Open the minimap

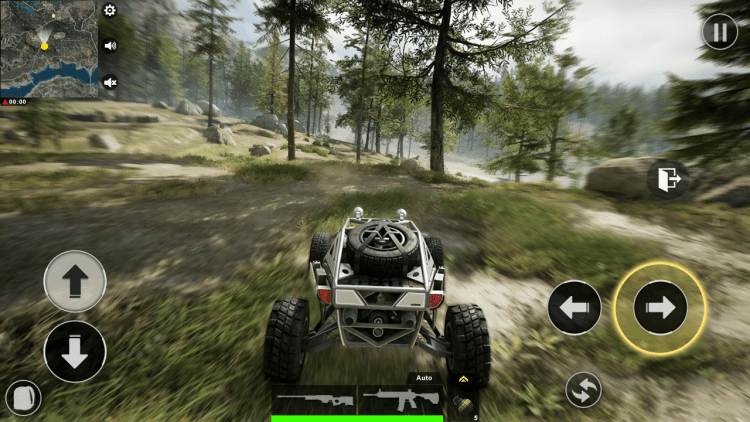pos(48,48)
